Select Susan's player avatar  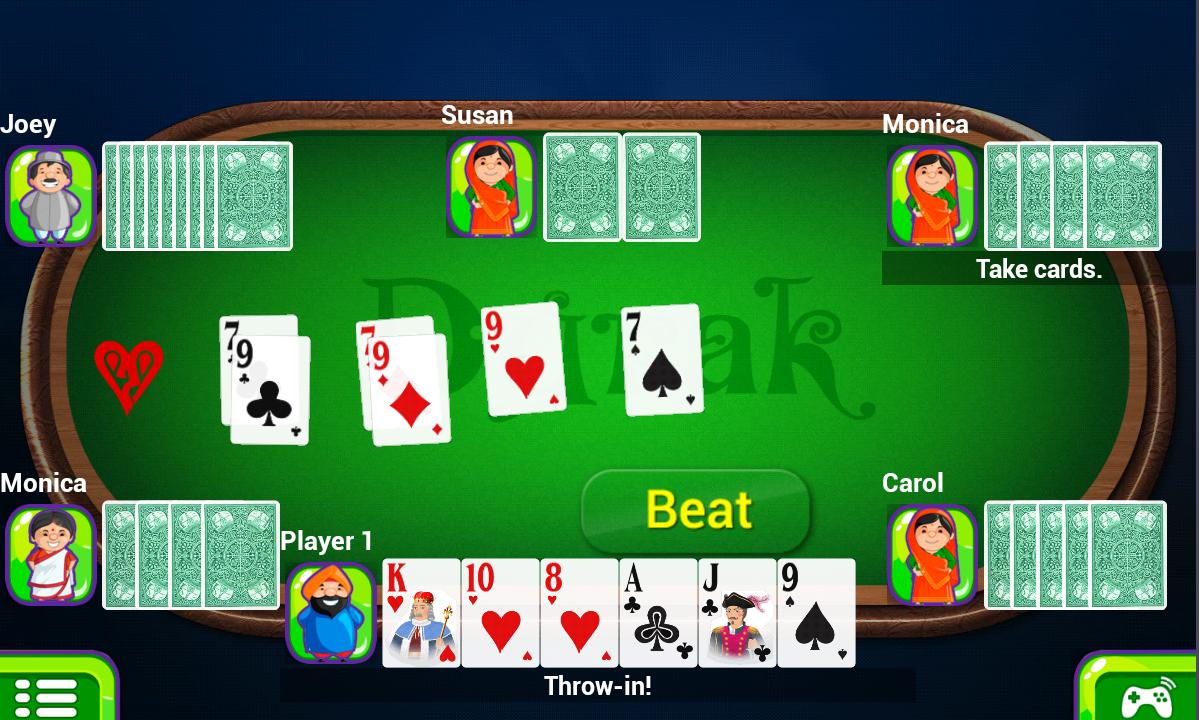(x=491, y=187)
